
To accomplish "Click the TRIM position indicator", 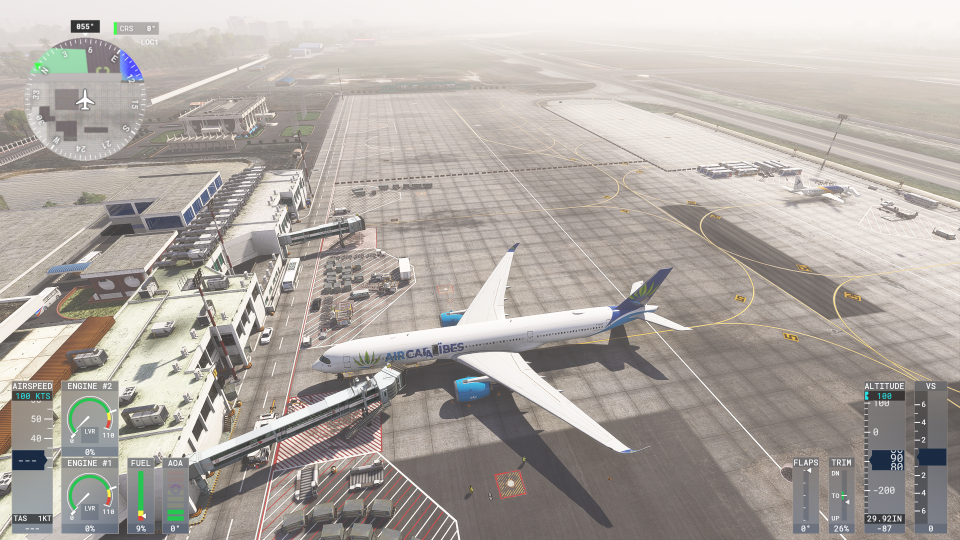I will tap(842, 496).
